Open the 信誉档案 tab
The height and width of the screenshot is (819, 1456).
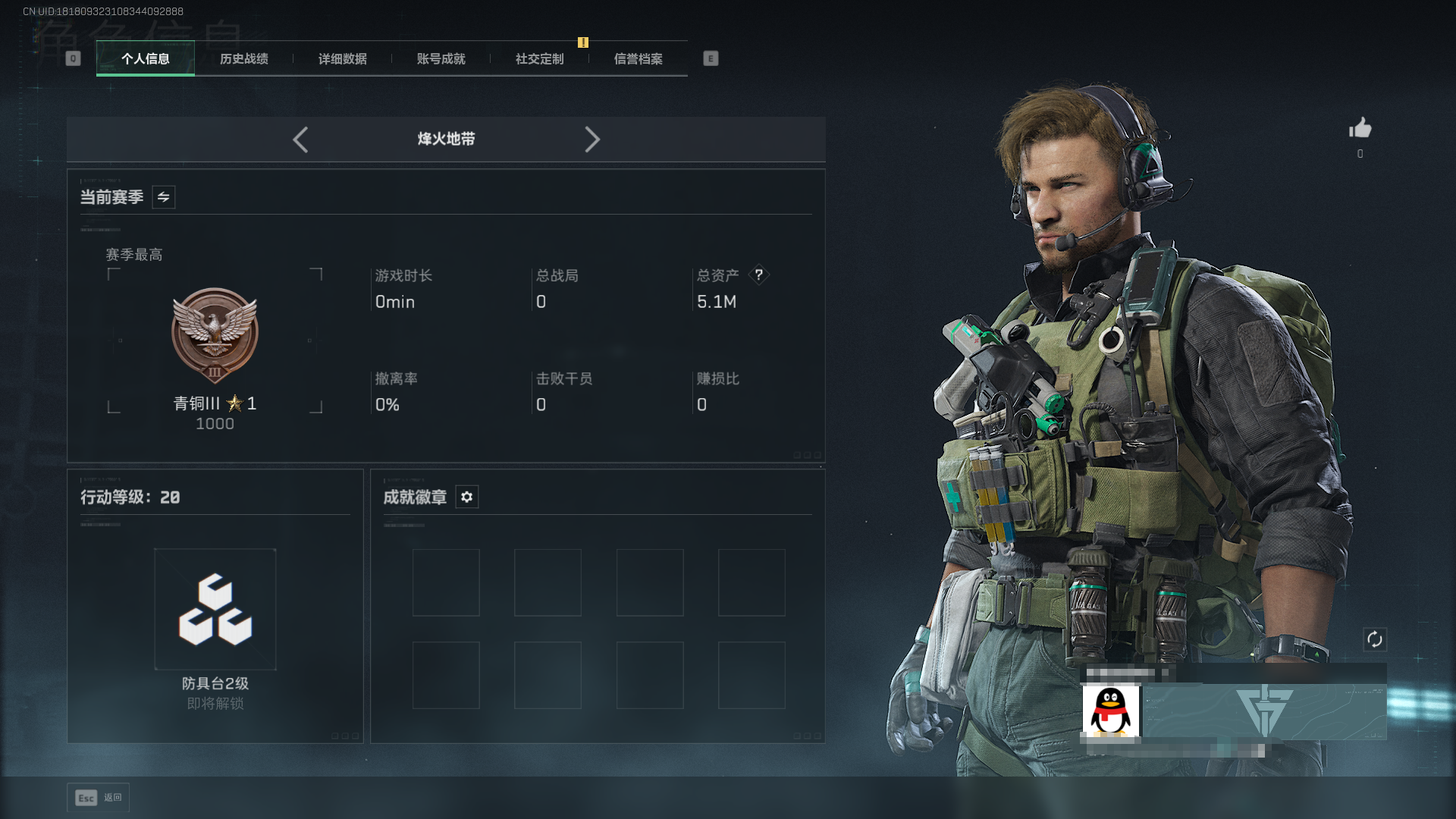point(639,59)
